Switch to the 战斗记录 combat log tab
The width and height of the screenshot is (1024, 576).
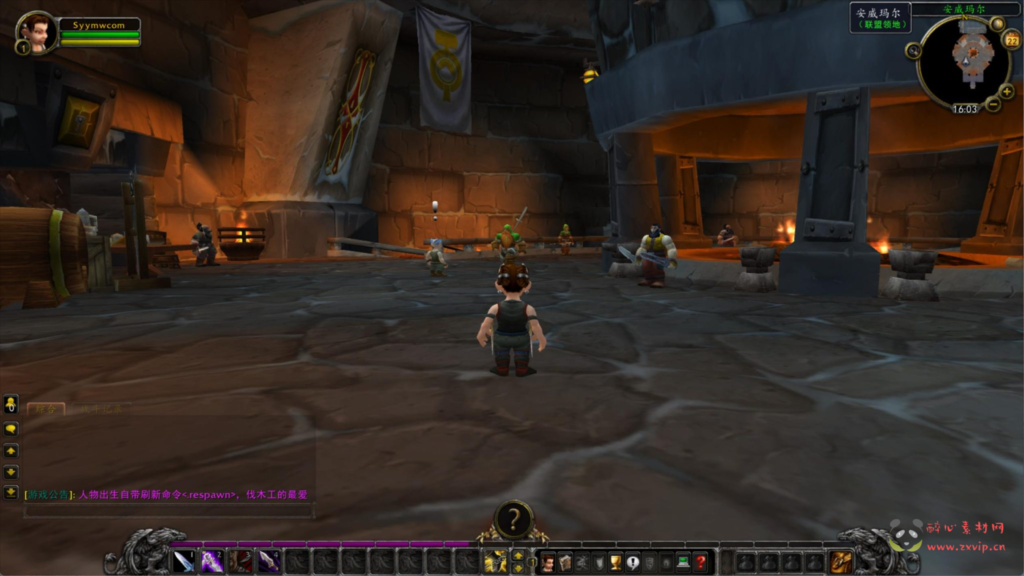tap(100, 409)
